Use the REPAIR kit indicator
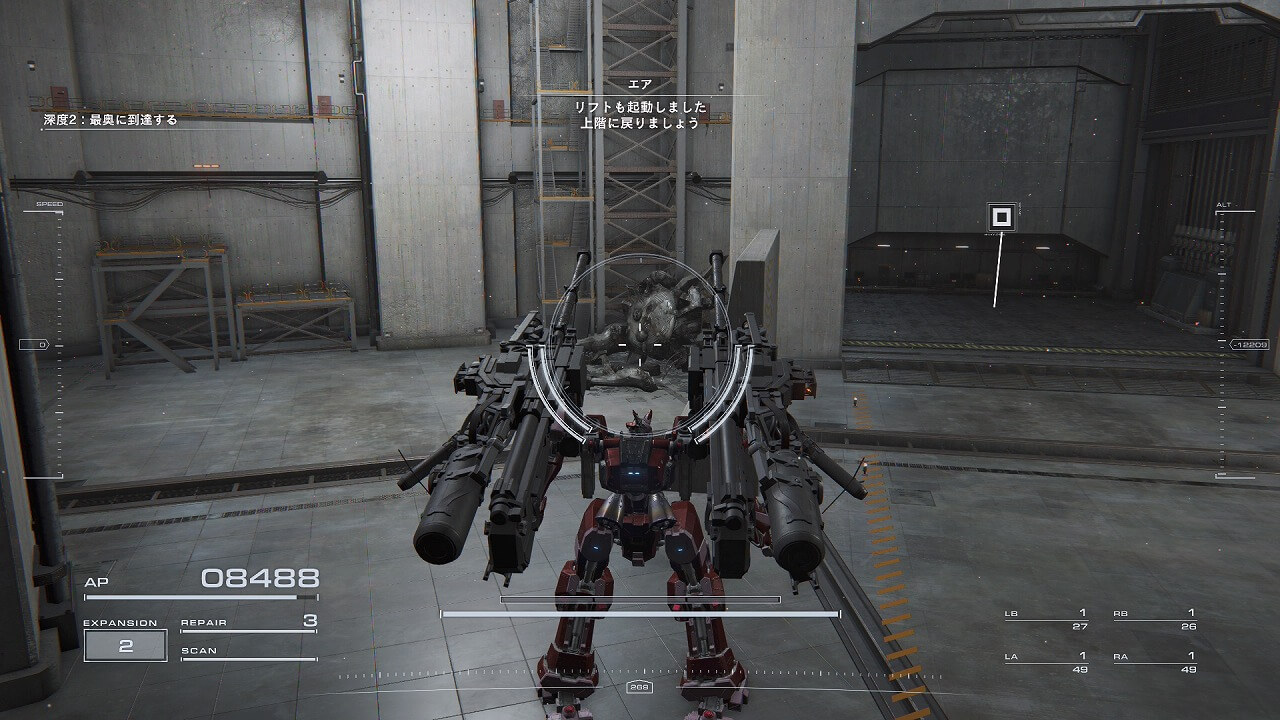Screen dimensions: 1280x720 248,623
